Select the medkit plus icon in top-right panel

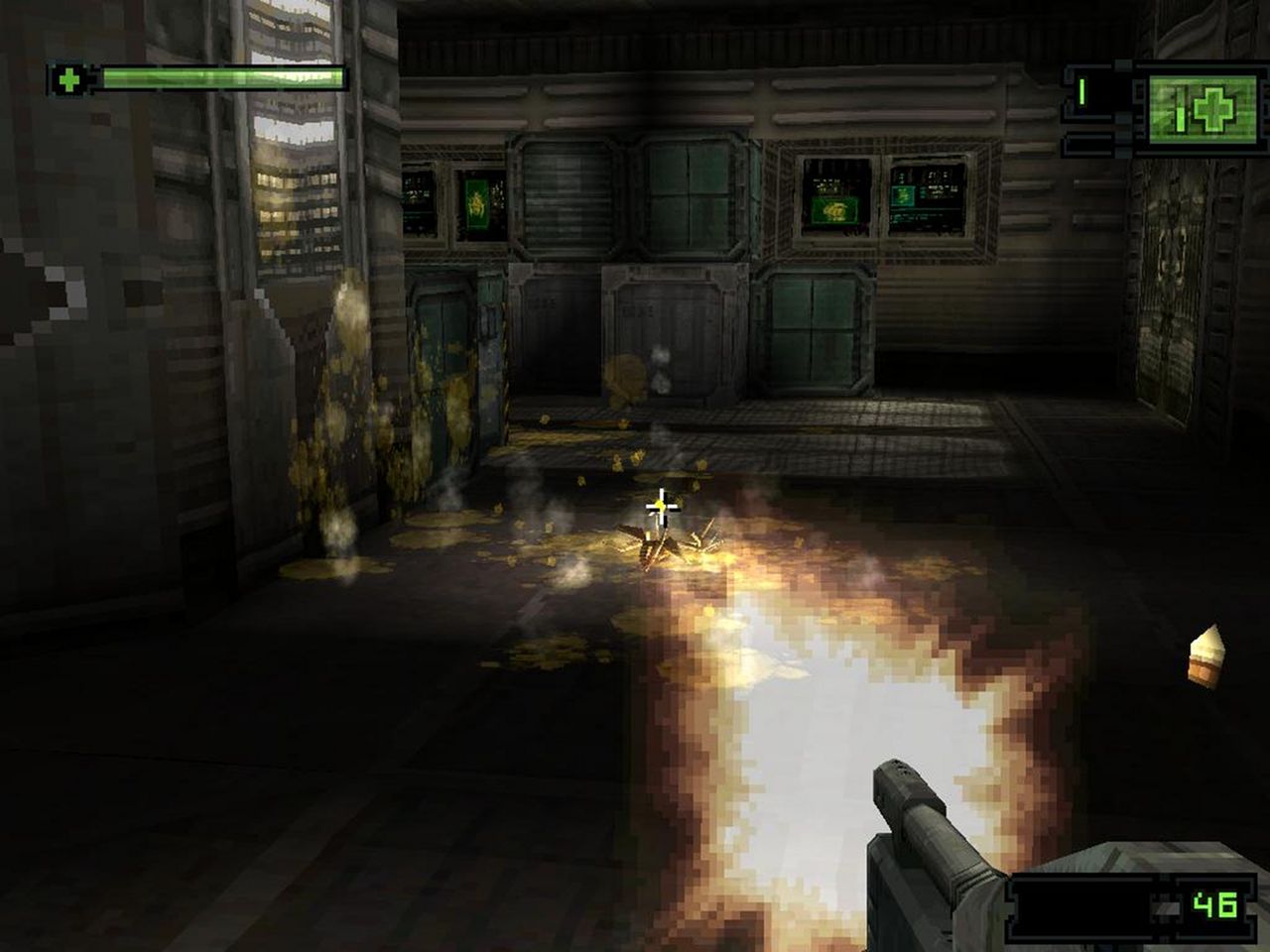pos(1212,110)
